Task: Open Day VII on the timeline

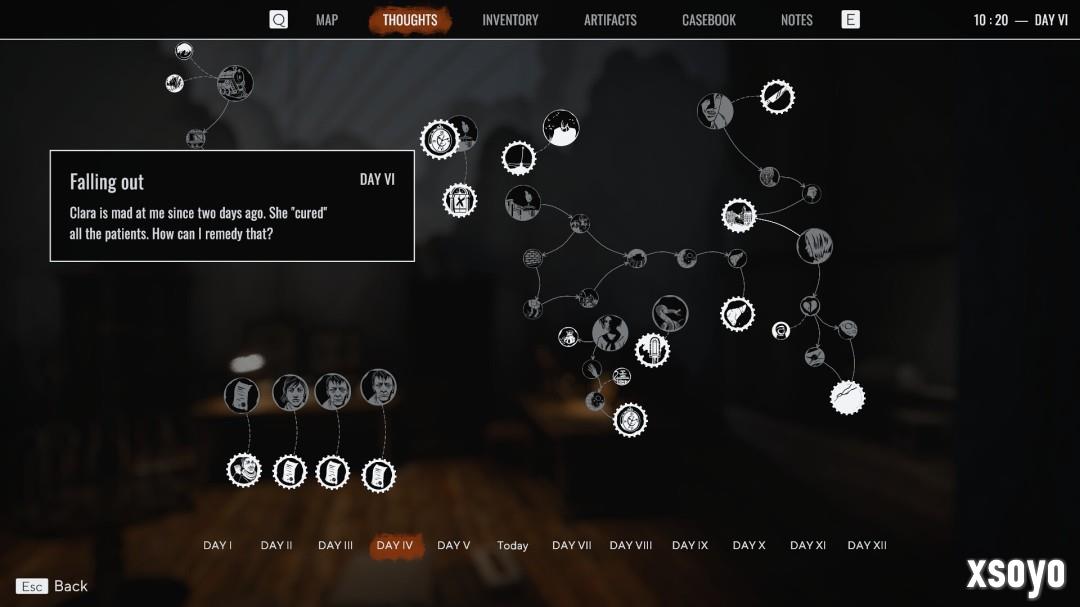Action: 571,546
